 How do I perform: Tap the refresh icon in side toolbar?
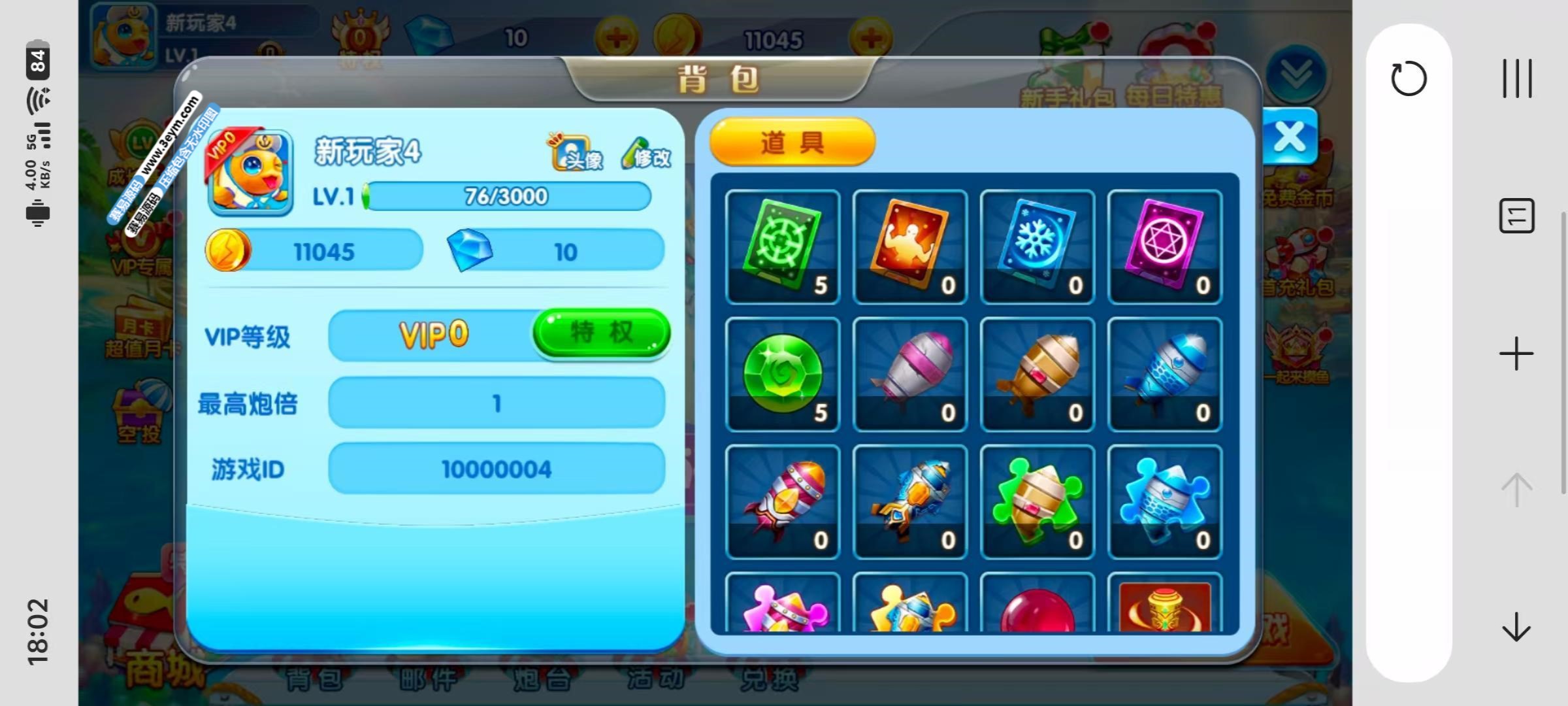click(x=1409, y=79)
